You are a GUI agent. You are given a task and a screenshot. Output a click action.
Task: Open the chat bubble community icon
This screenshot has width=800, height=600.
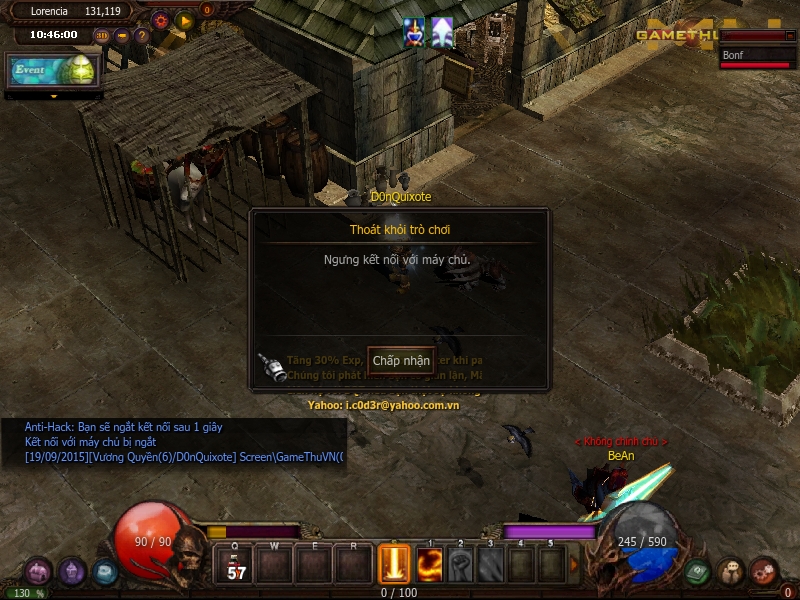pos(731,572)
